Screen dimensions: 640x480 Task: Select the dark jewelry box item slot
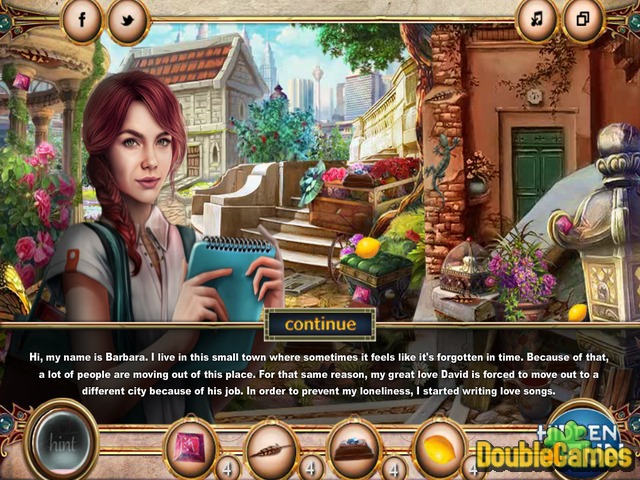coord(354,447)
